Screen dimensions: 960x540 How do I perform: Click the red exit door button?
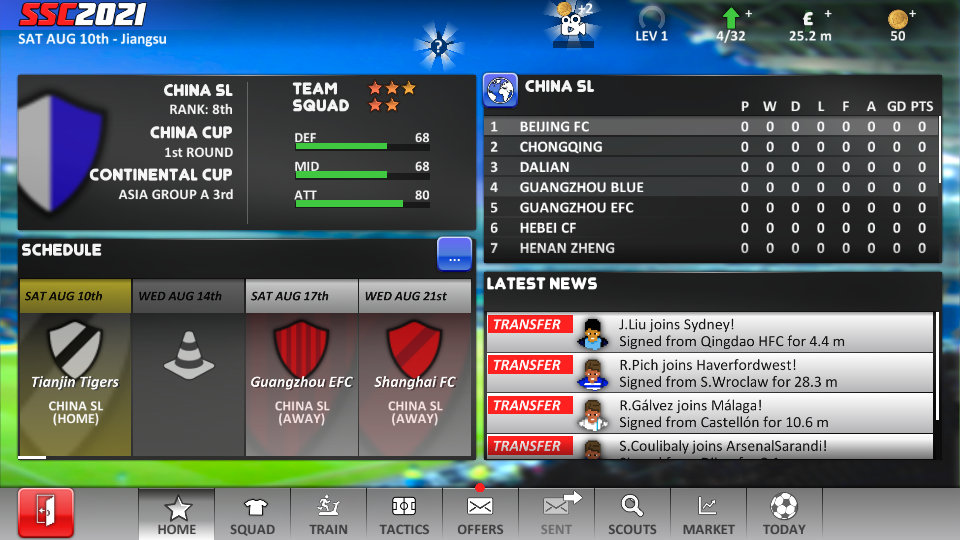[45, 514]
